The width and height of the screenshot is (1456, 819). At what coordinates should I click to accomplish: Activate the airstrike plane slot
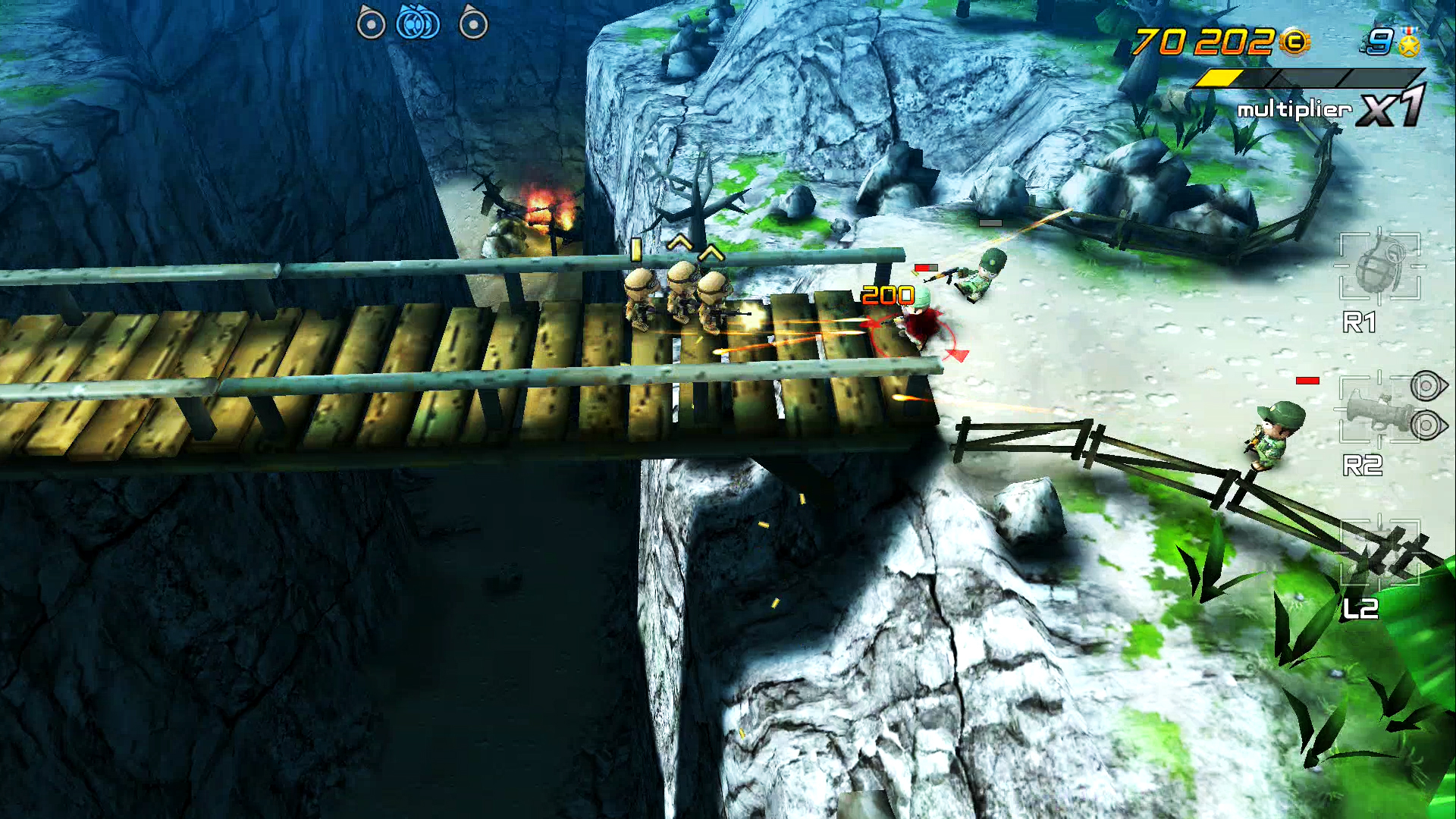tap(1379, 554)
